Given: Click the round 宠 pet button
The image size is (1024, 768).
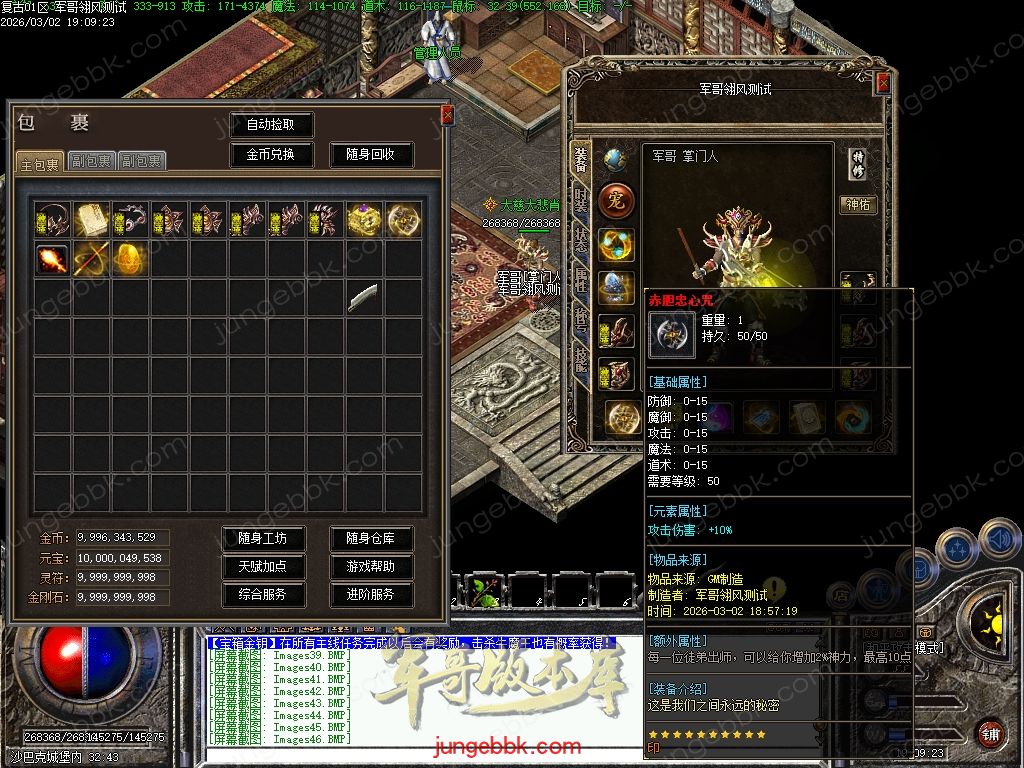Looking at the screenshot, I should (616, 201).
